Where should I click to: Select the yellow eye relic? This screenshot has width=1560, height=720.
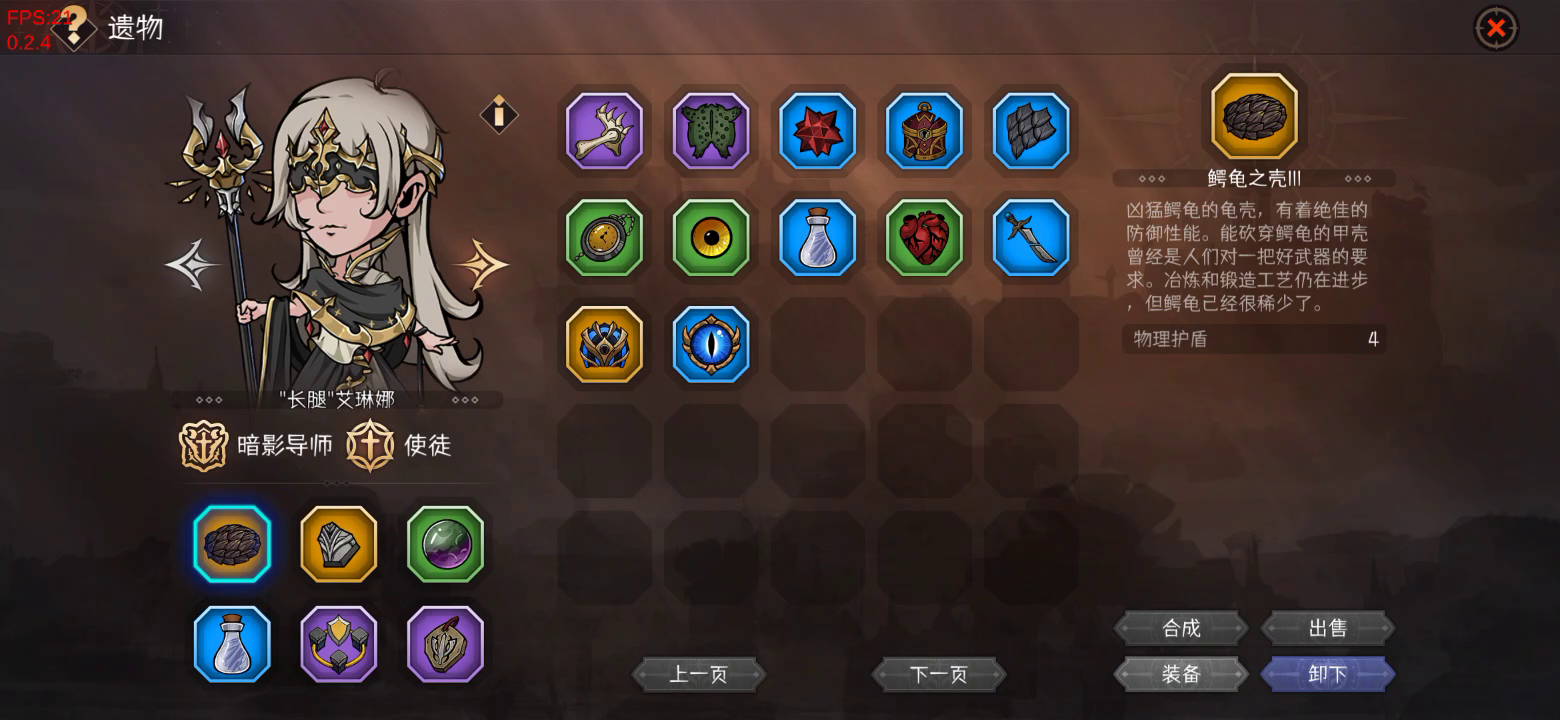tap(711, 238)
